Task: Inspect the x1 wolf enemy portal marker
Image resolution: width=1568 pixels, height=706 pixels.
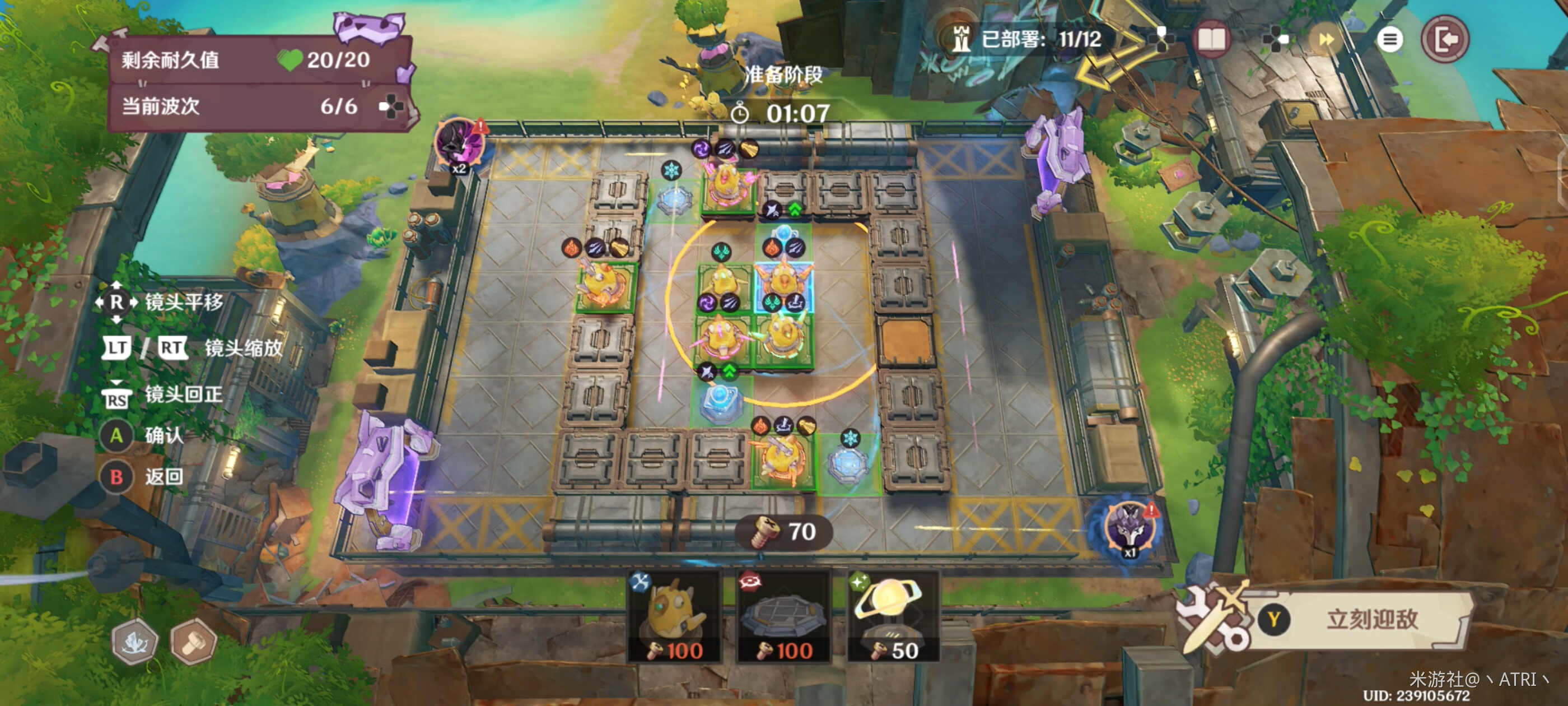Action: pyautogui.click(x=1130, y=527)
